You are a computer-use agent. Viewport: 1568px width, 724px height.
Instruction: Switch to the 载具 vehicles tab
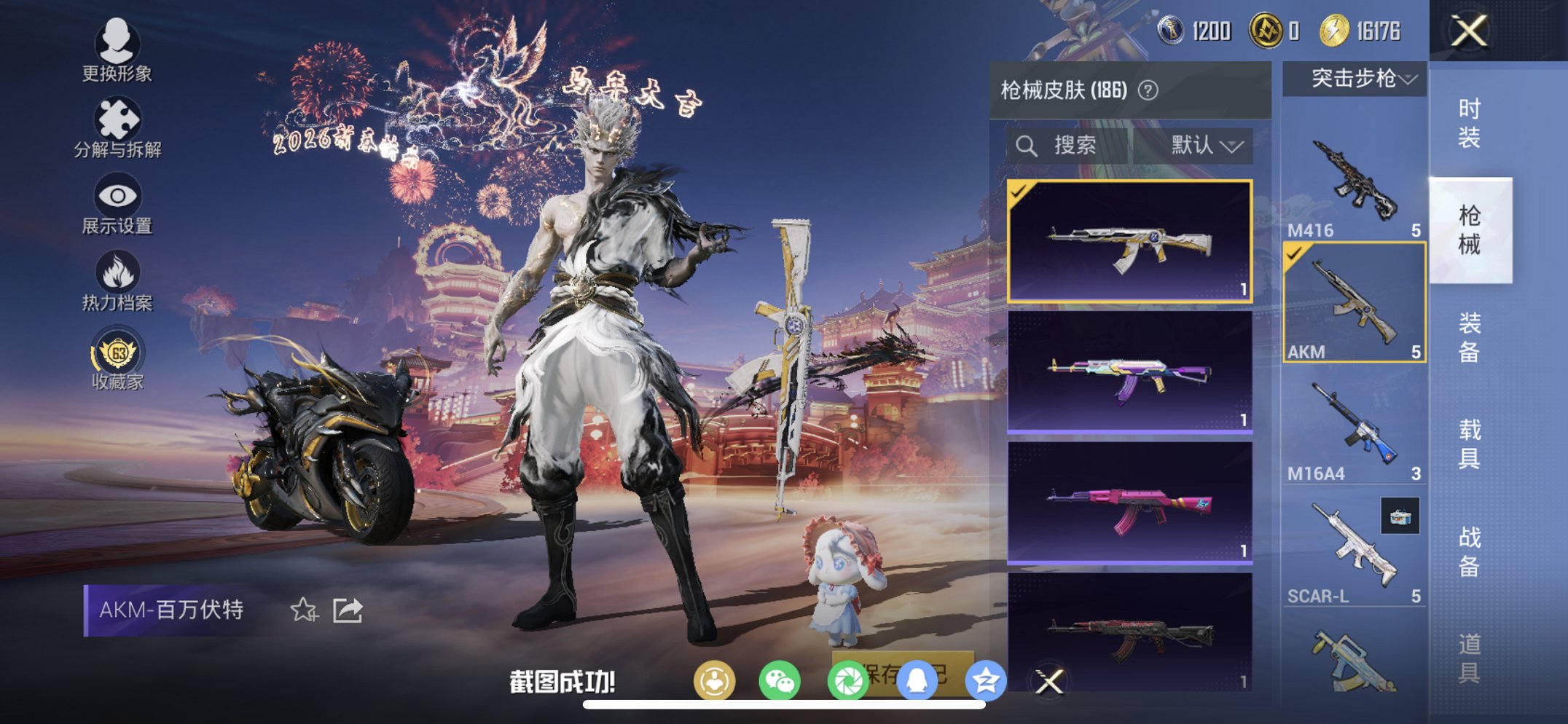[x=1470, y=441]
